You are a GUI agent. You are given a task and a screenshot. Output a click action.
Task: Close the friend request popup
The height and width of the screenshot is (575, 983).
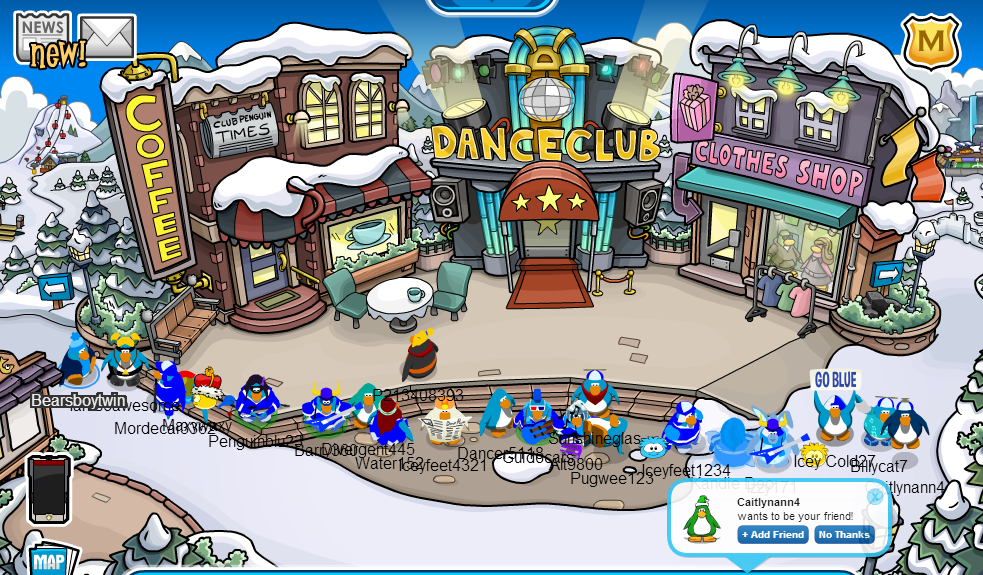pos(875,496)
